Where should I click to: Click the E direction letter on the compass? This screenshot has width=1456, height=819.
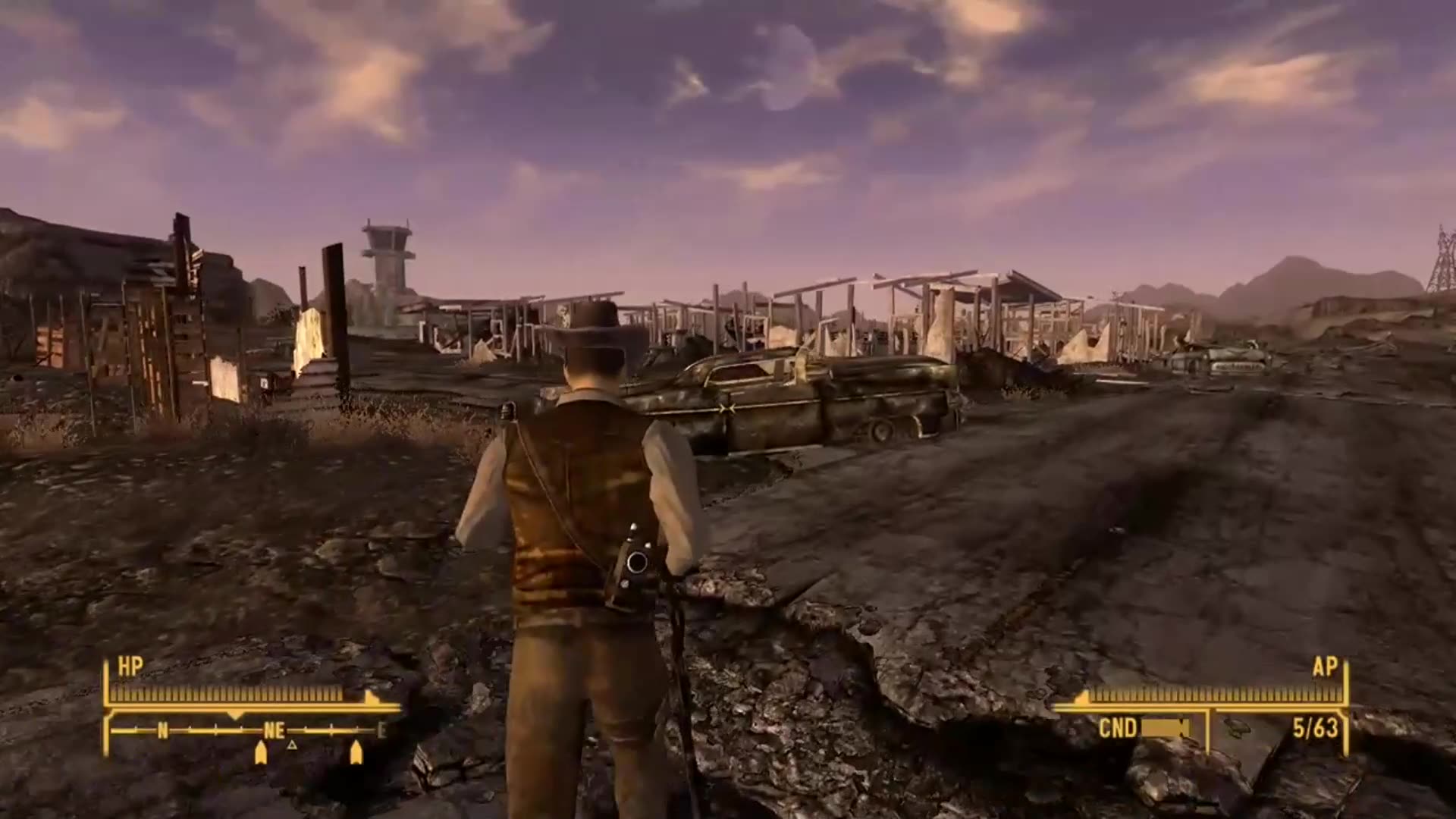(x=383, y=730)
